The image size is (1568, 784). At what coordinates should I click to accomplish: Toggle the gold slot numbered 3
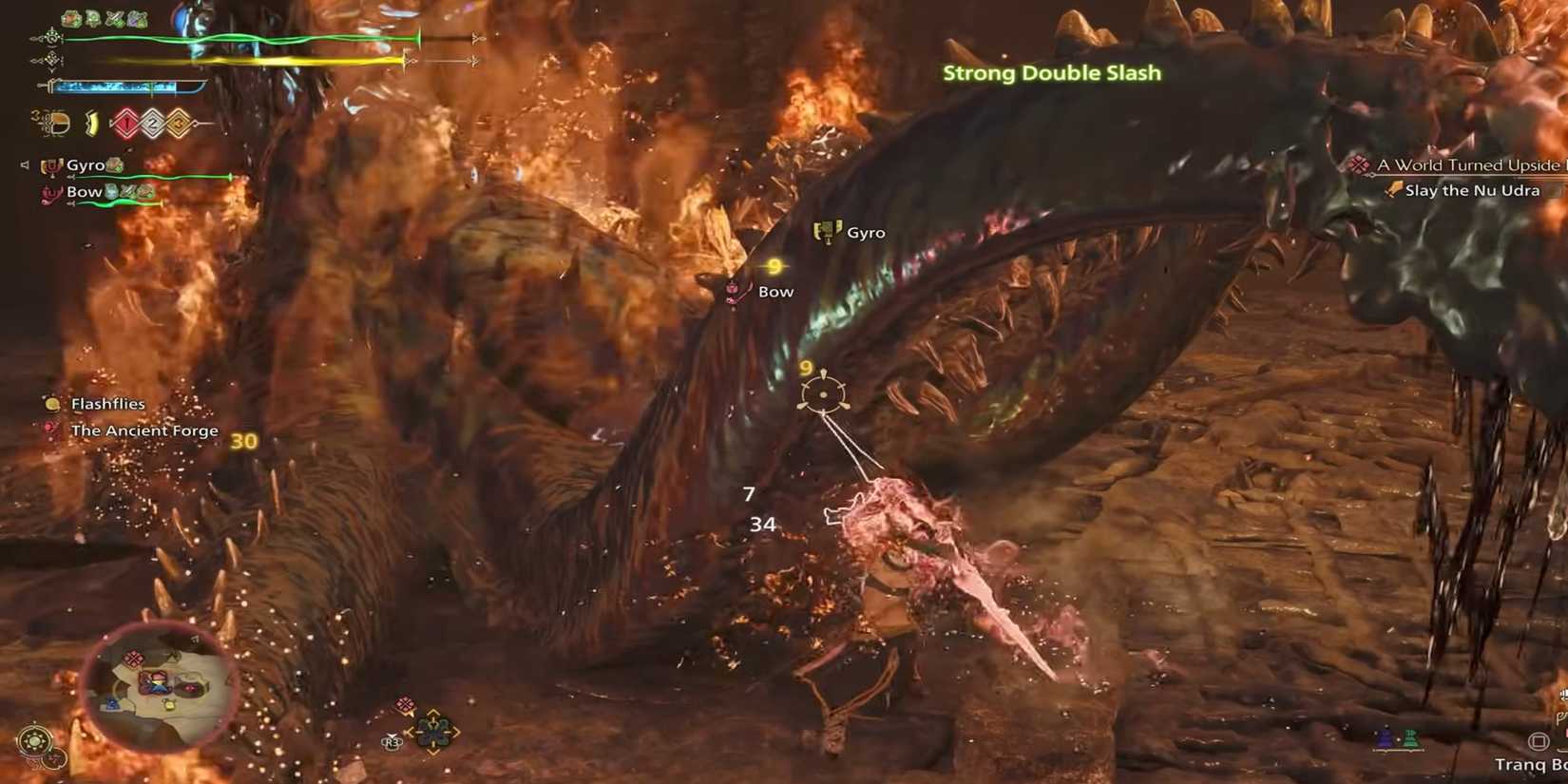[179, 122]
